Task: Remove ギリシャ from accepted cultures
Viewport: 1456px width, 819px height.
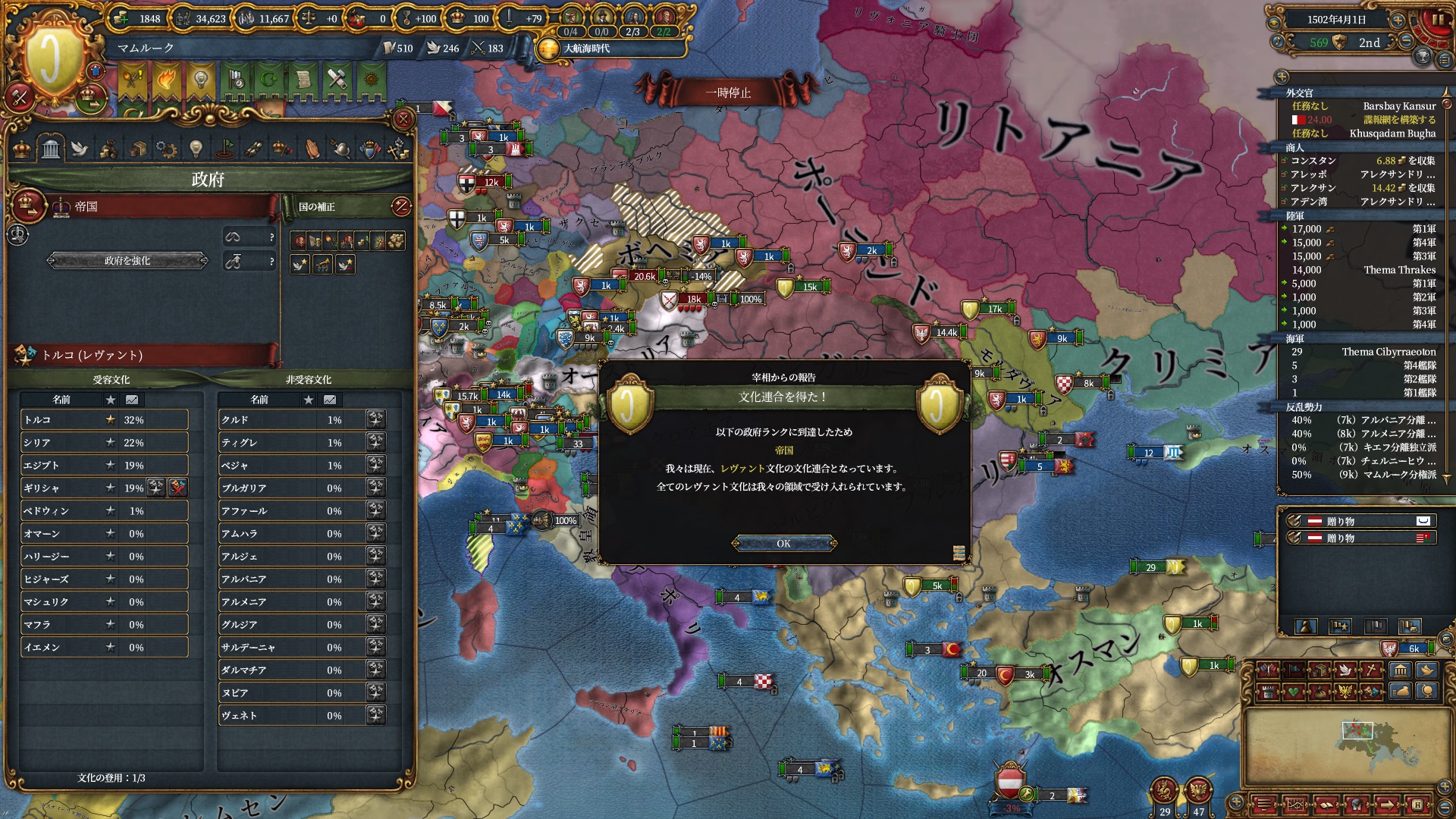Action: point(177,488)
